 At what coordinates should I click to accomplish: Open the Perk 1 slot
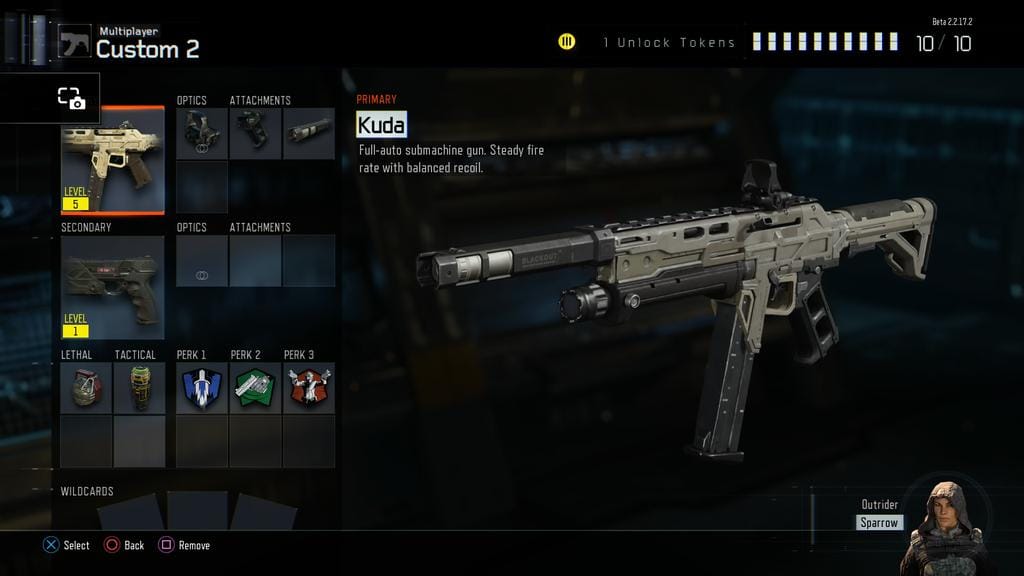(202, 388)
